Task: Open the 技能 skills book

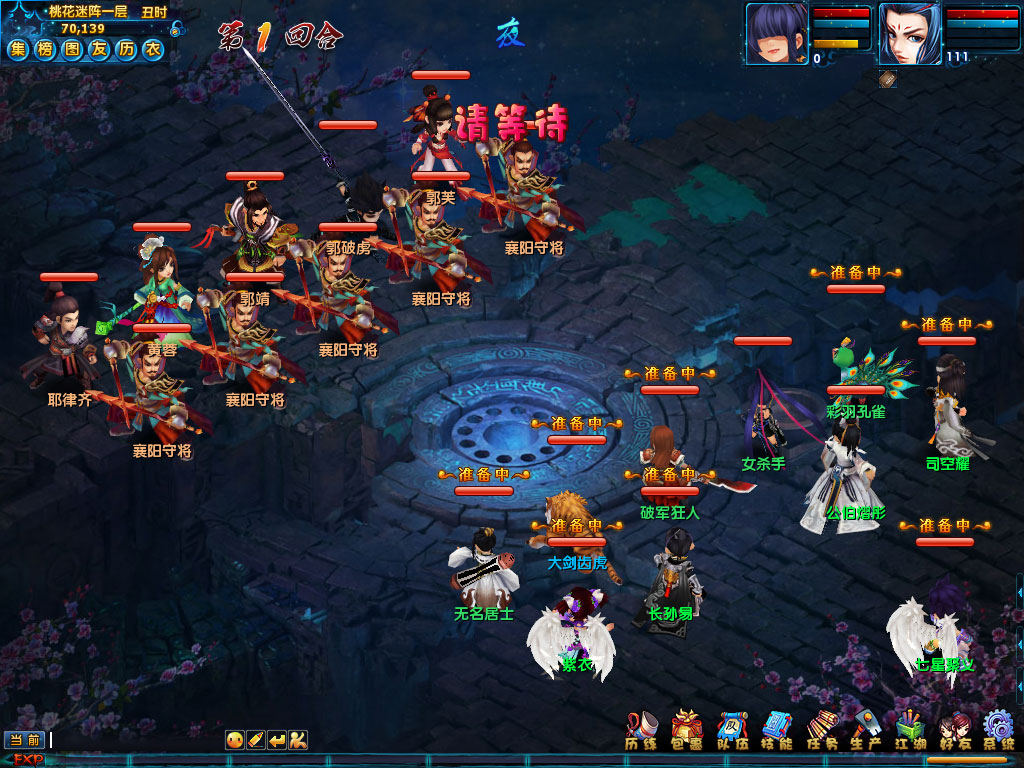Action: (x=777, y=731)
